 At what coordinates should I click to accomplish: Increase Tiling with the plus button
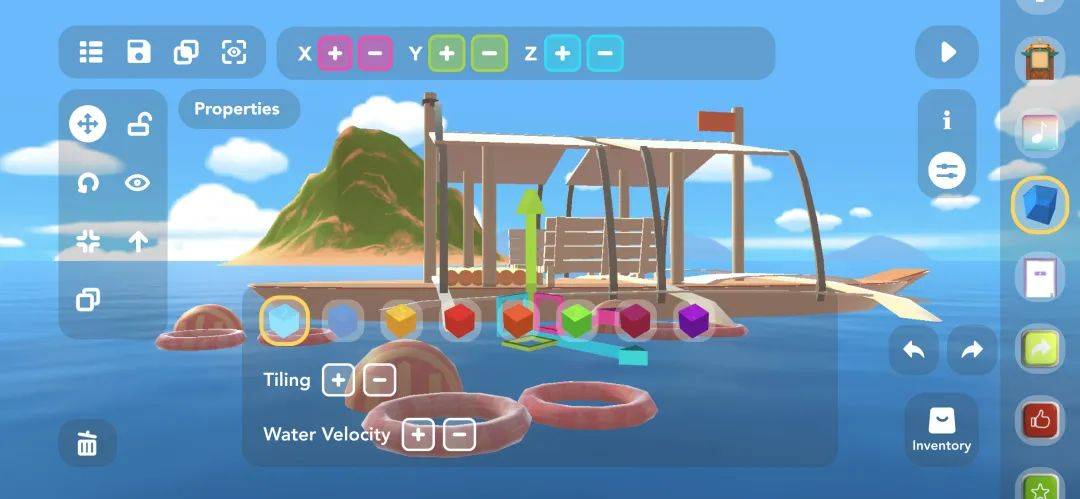[338, 380]
